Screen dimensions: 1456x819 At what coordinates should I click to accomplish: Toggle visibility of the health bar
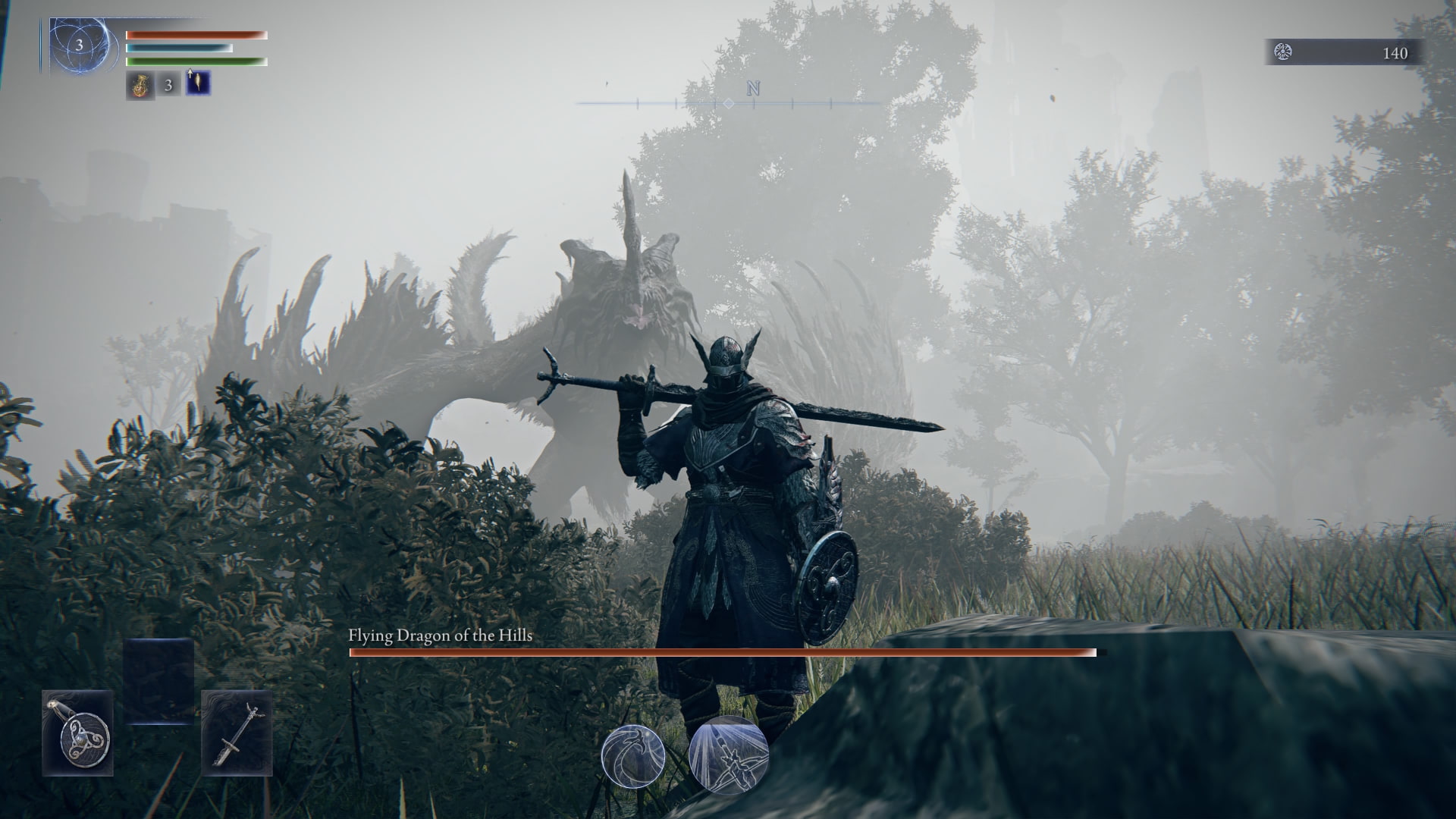click(193, 34)
